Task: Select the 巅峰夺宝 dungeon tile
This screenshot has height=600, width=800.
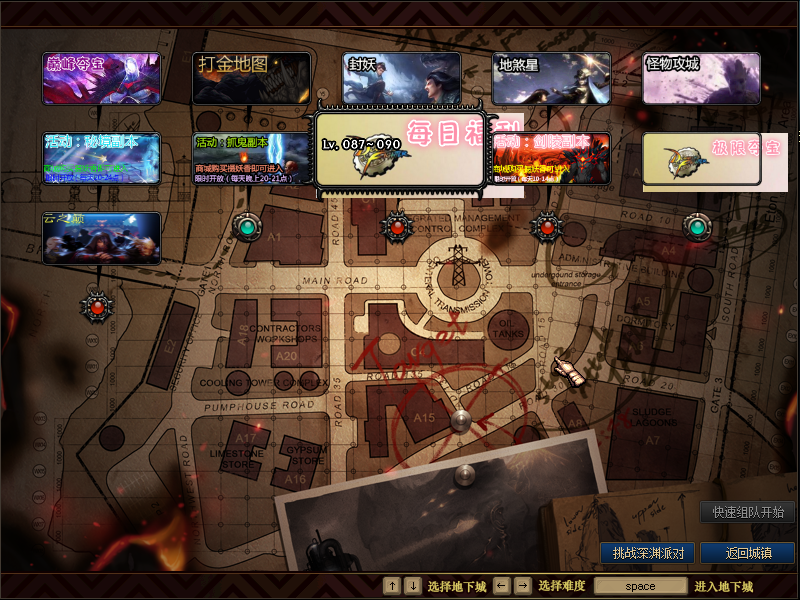Action: coord(101,79)
